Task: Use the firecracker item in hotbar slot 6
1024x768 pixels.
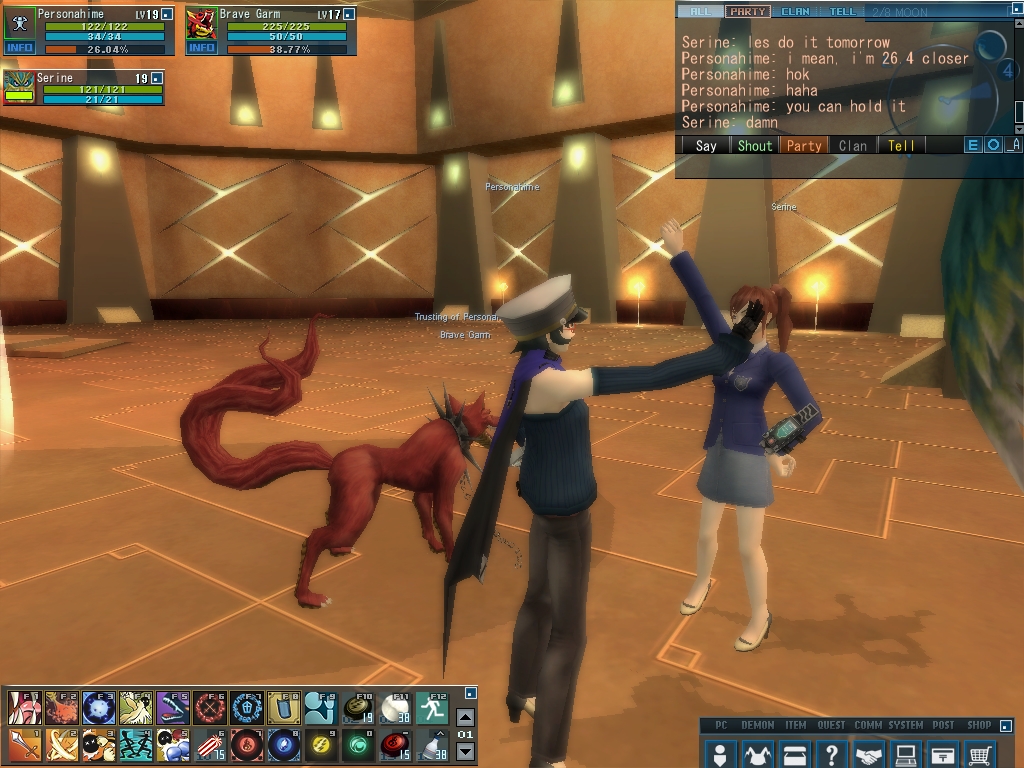Action: (209, 745)
